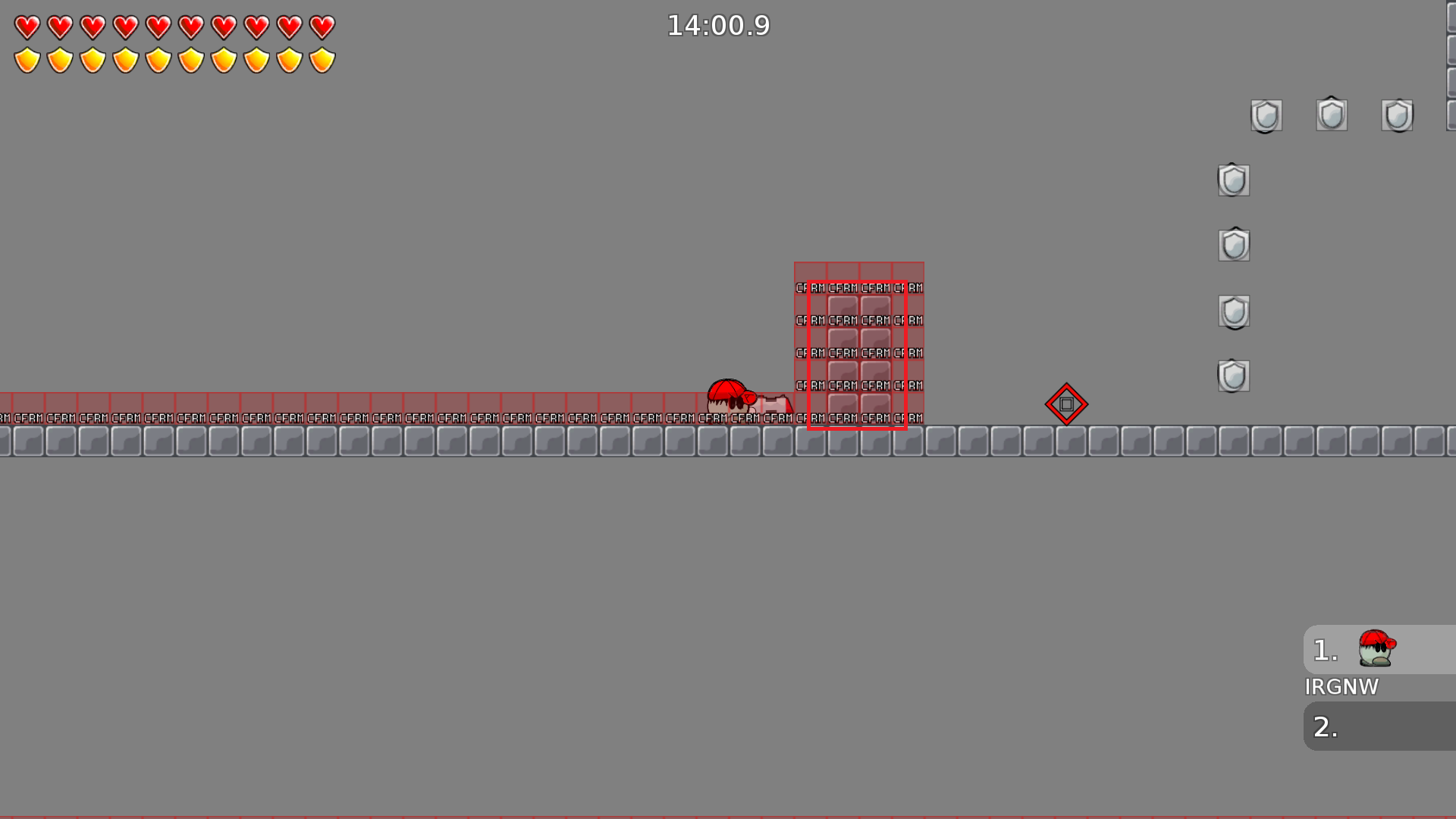
Task: Click the leftmost shield pickup in the top row
Action: click(x=1265, y=115)
